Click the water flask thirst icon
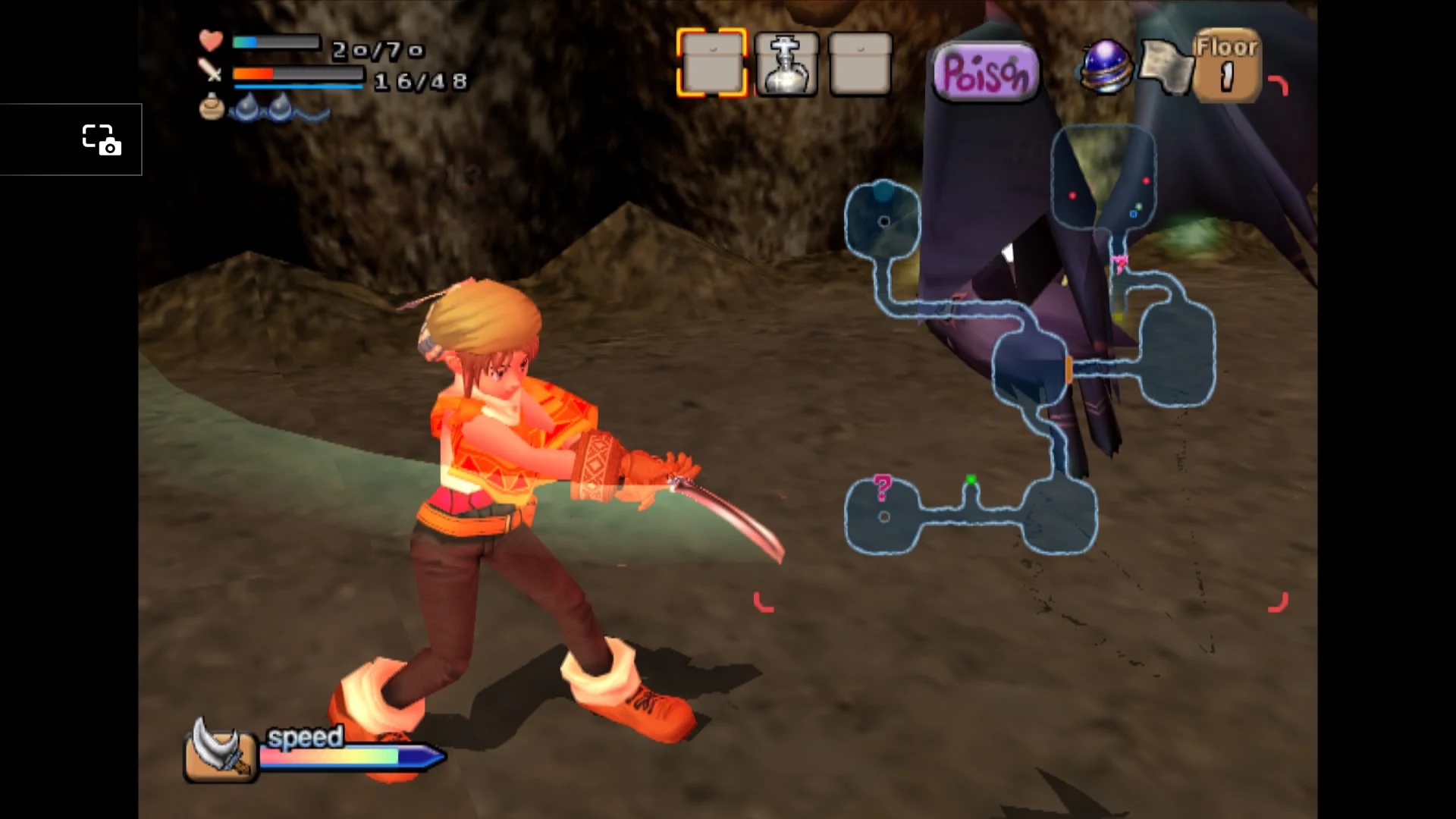Image resolution: width=1456 pixels, height=819 pixels. [211, 108]
